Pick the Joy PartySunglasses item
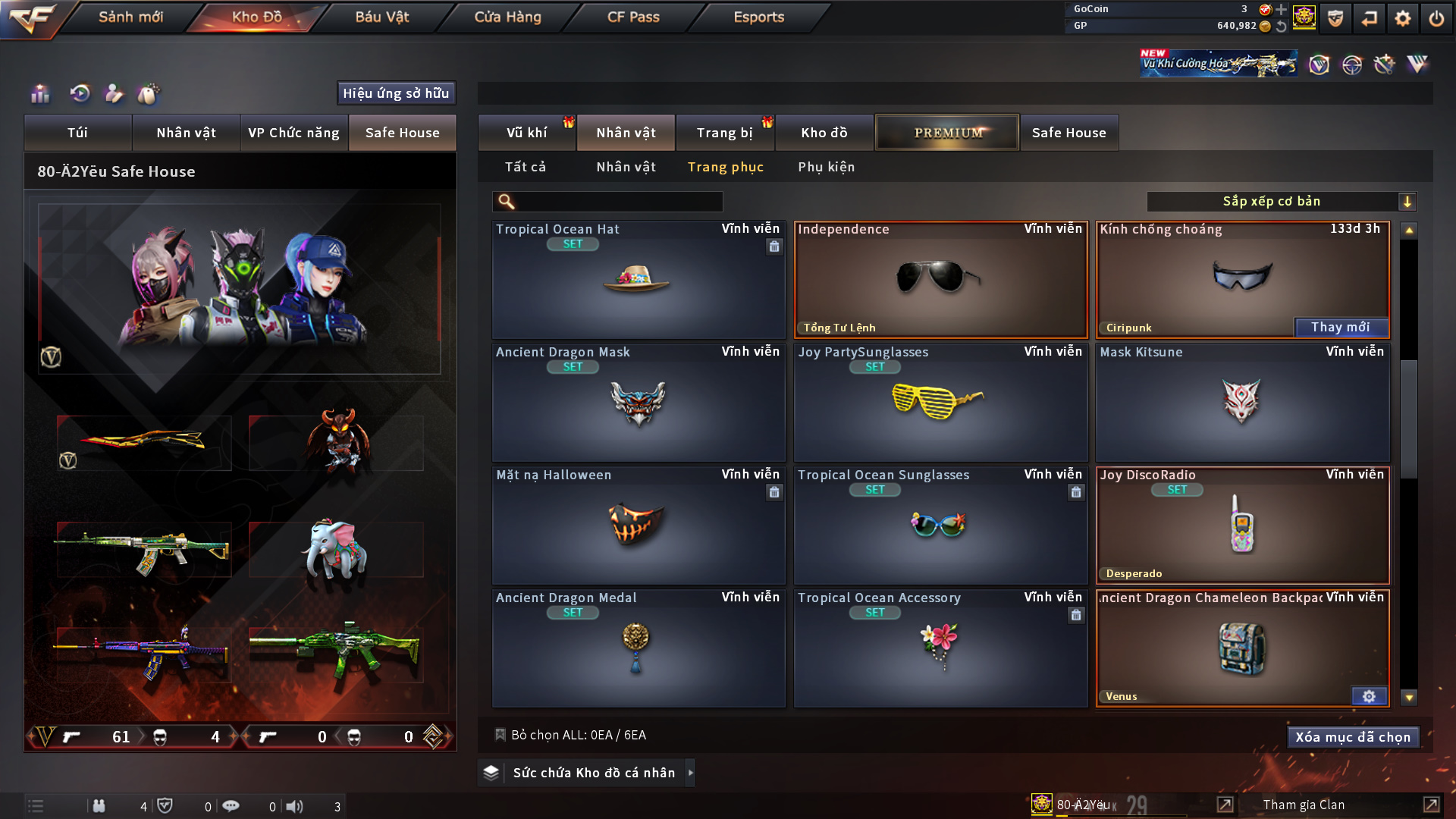This screenshot has height=819, width=1456. (x=940, y=402)
